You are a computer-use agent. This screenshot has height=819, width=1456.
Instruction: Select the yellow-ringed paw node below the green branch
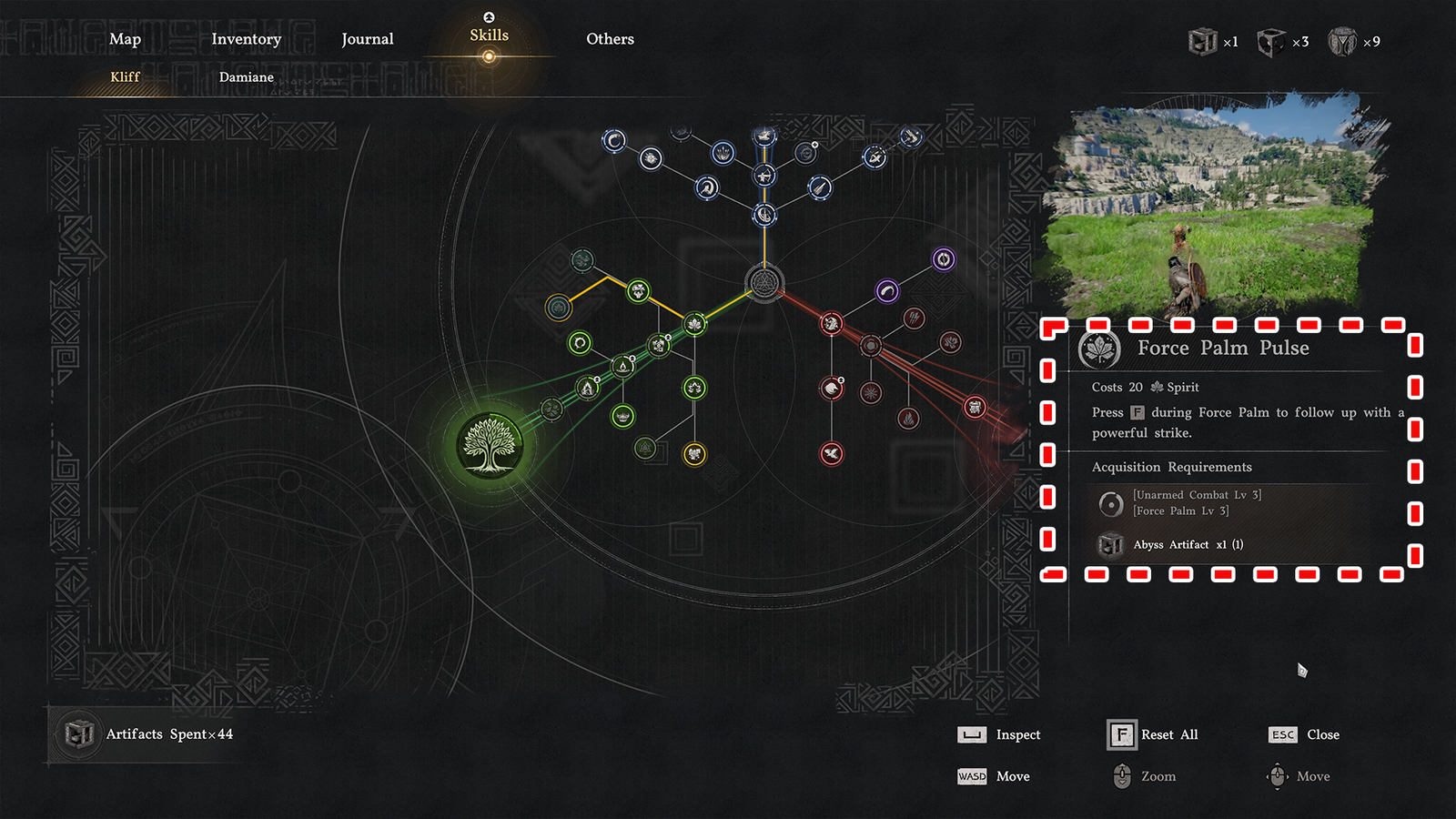pos(693,452)
